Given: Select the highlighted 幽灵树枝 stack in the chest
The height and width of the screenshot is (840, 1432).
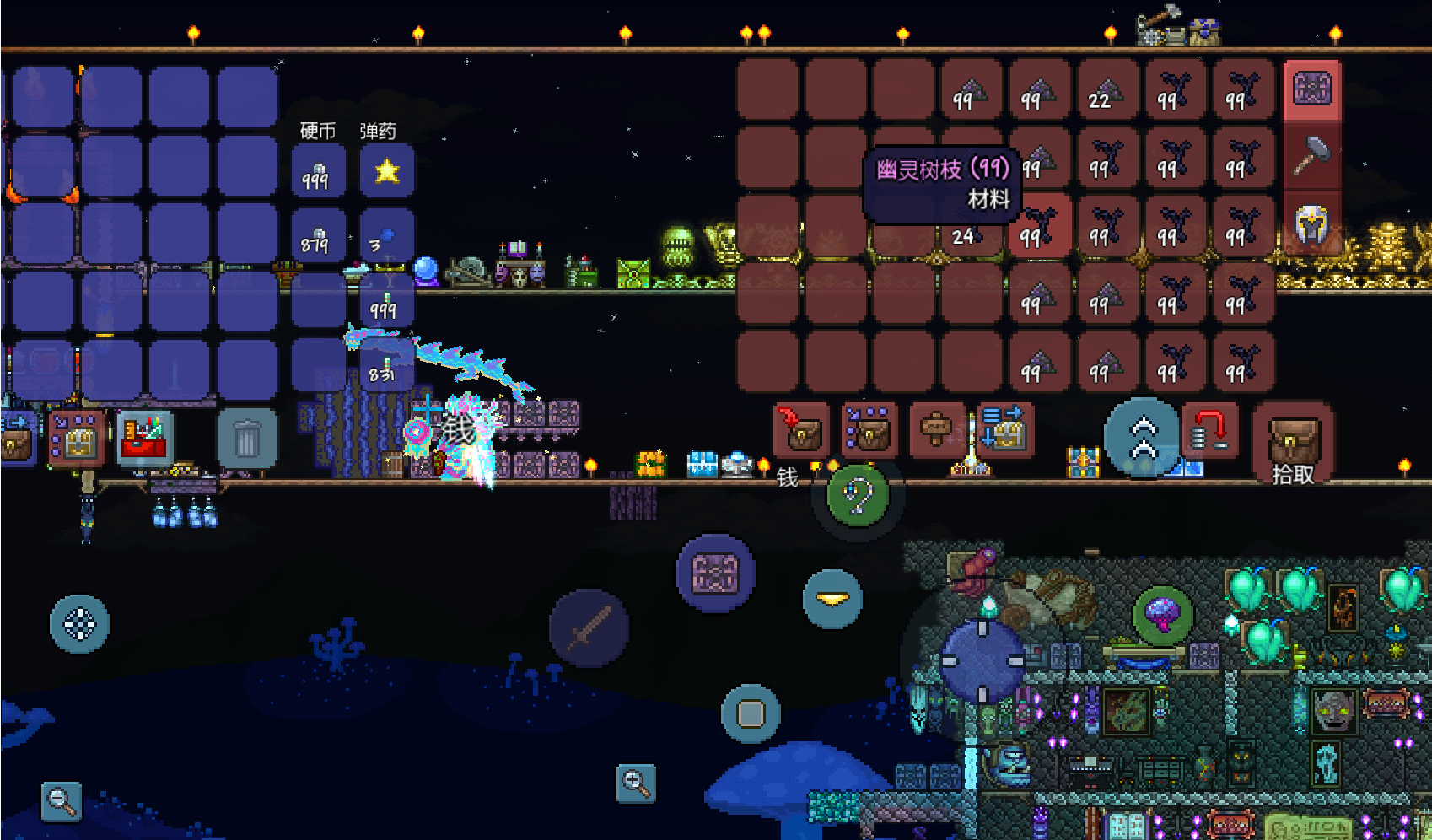Looking at the screenshot, I should tap(1040, 225).
